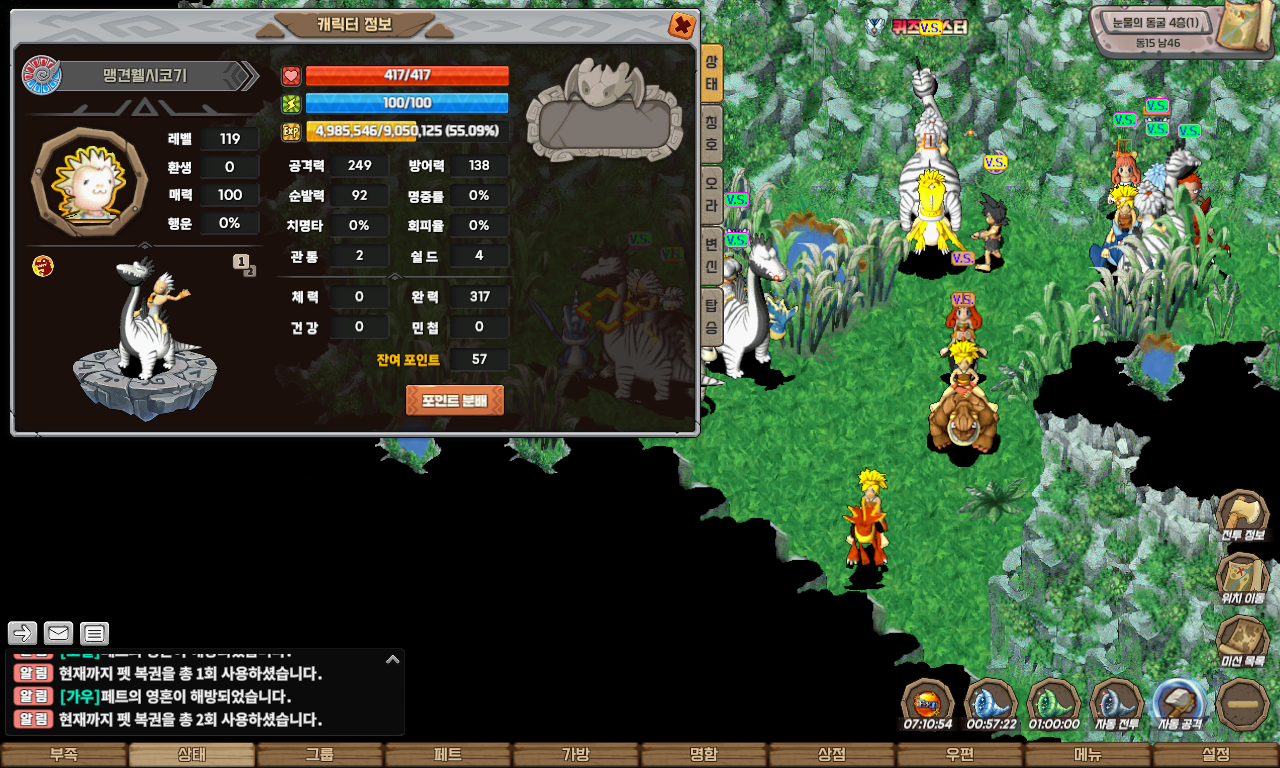Check the 우편 mail menu
This screenshot has width=1280, height=768.
(x=960, y=755)
